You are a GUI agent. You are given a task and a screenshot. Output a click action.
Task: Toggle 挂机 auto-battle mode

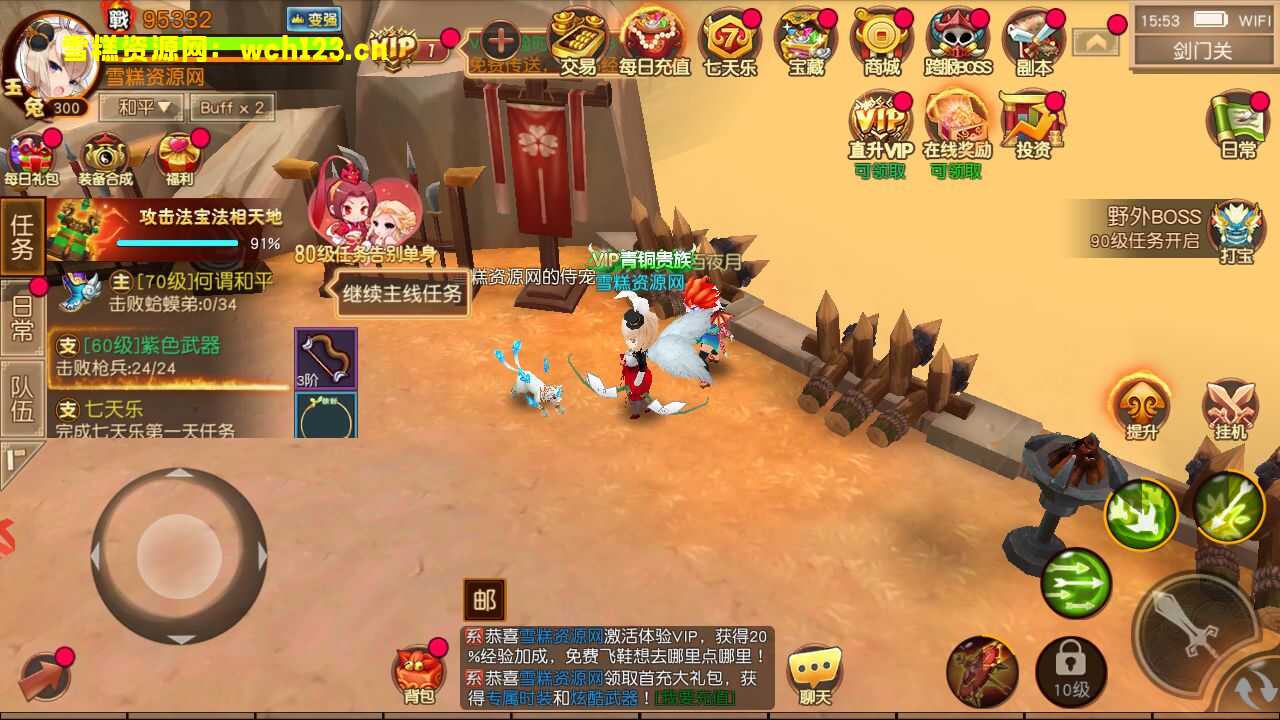pyautogui.click(x=1230, y=408)
